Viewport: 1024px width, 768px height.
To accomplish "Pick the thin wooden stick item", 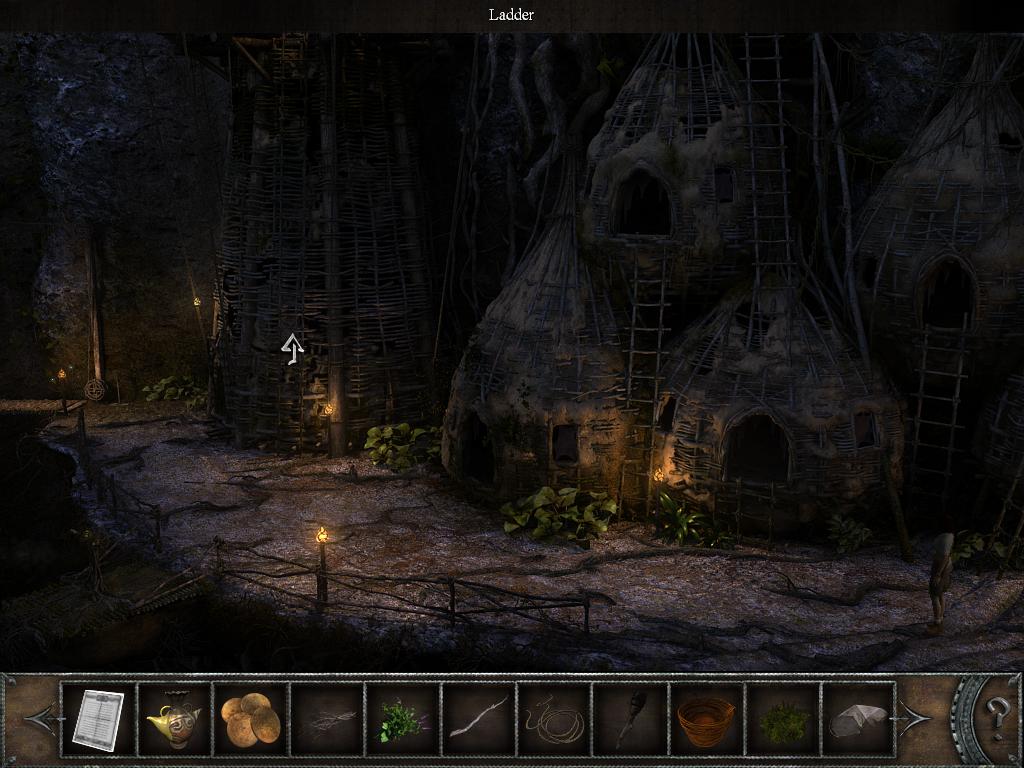I will click(478, 718).
